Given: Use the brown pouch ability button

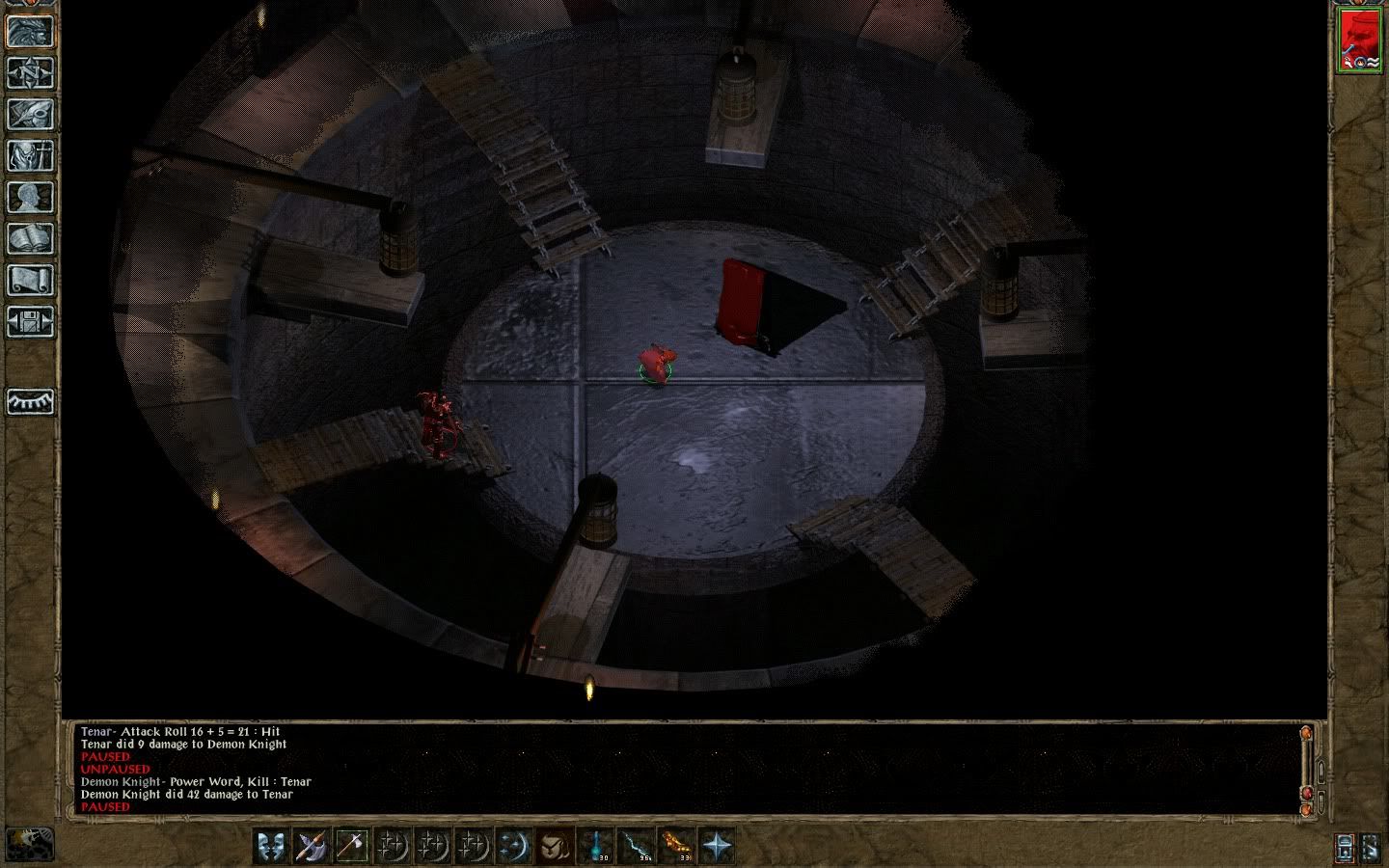Looking at the screenshot, I should click(x=554, y=846).
